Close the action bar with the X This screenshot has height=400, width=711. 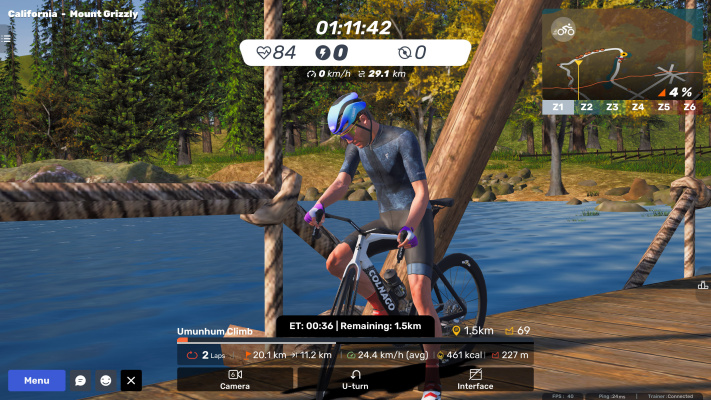coord(131,380)
